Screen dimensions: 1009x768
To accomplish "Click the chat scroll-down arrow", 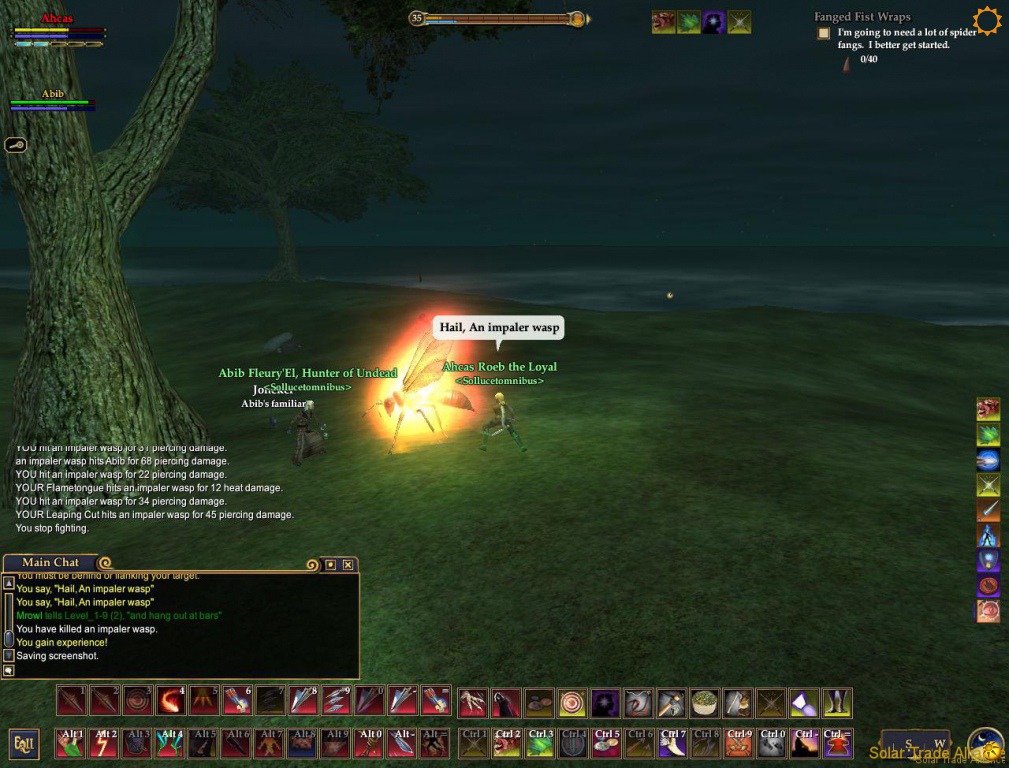I will pos(9,655).
